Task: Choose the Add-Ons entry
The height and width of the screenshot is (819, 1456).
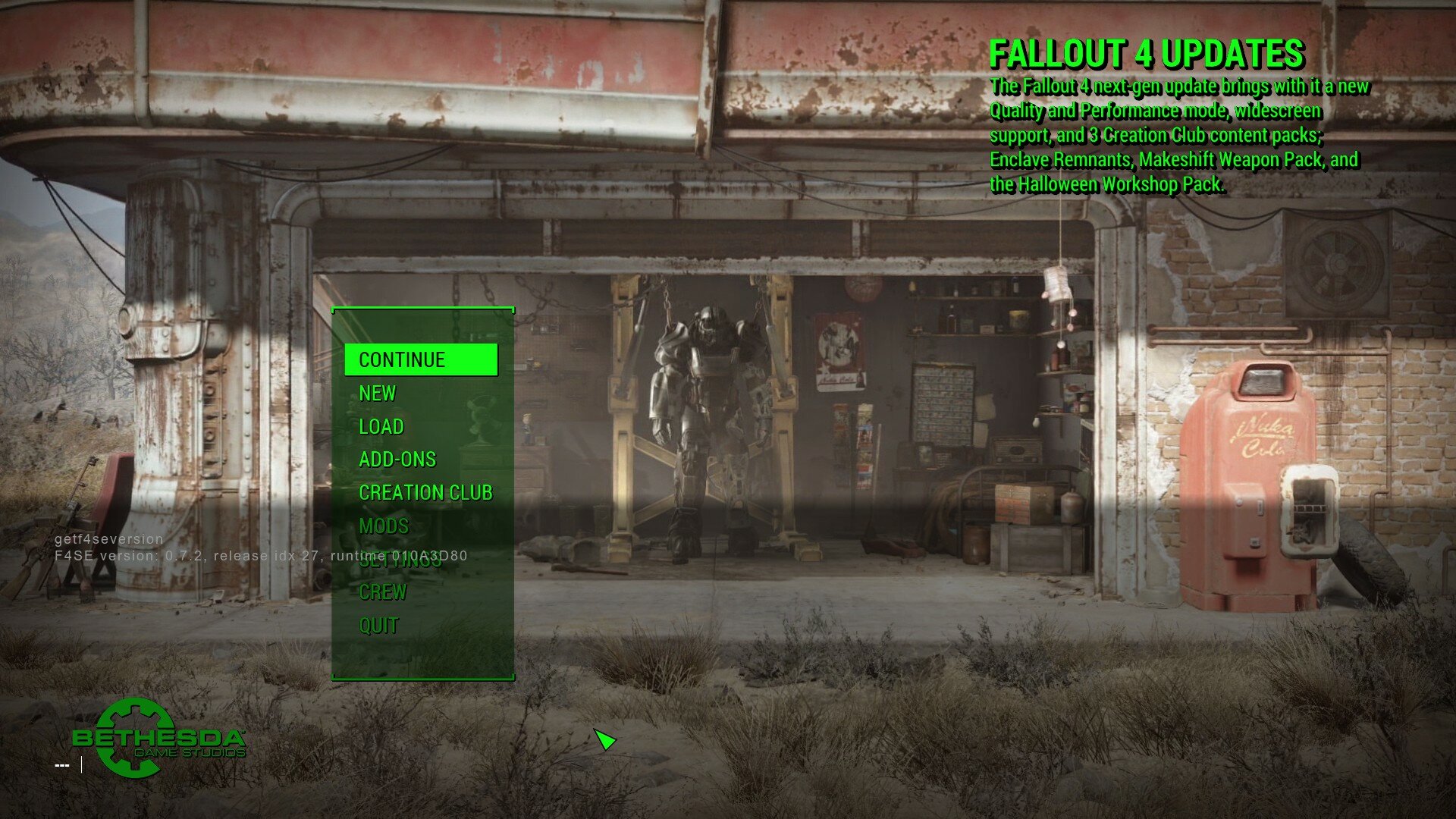Action: coord(397,460)
